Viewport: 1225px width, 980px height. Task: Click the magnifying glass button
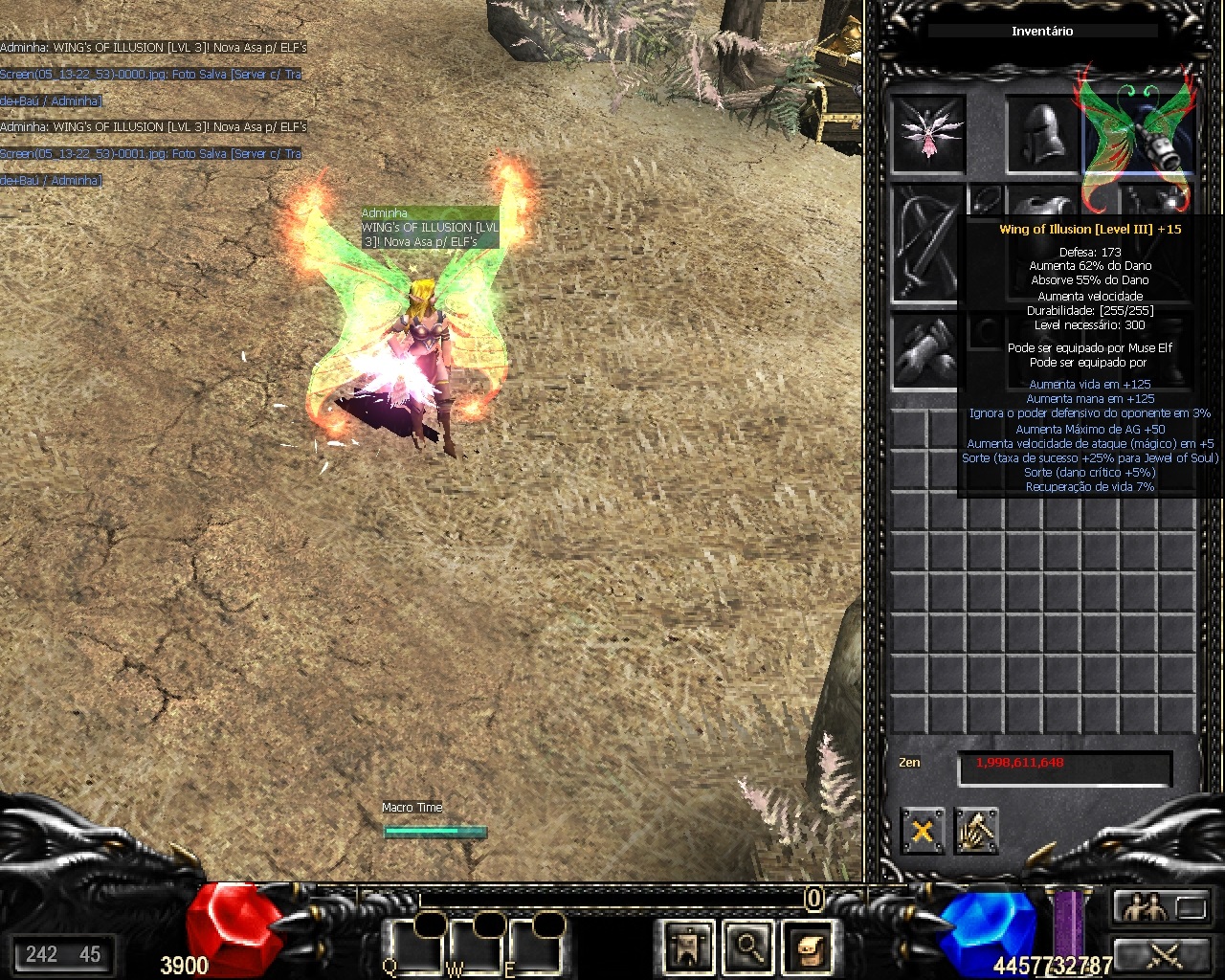coord(747,947)
